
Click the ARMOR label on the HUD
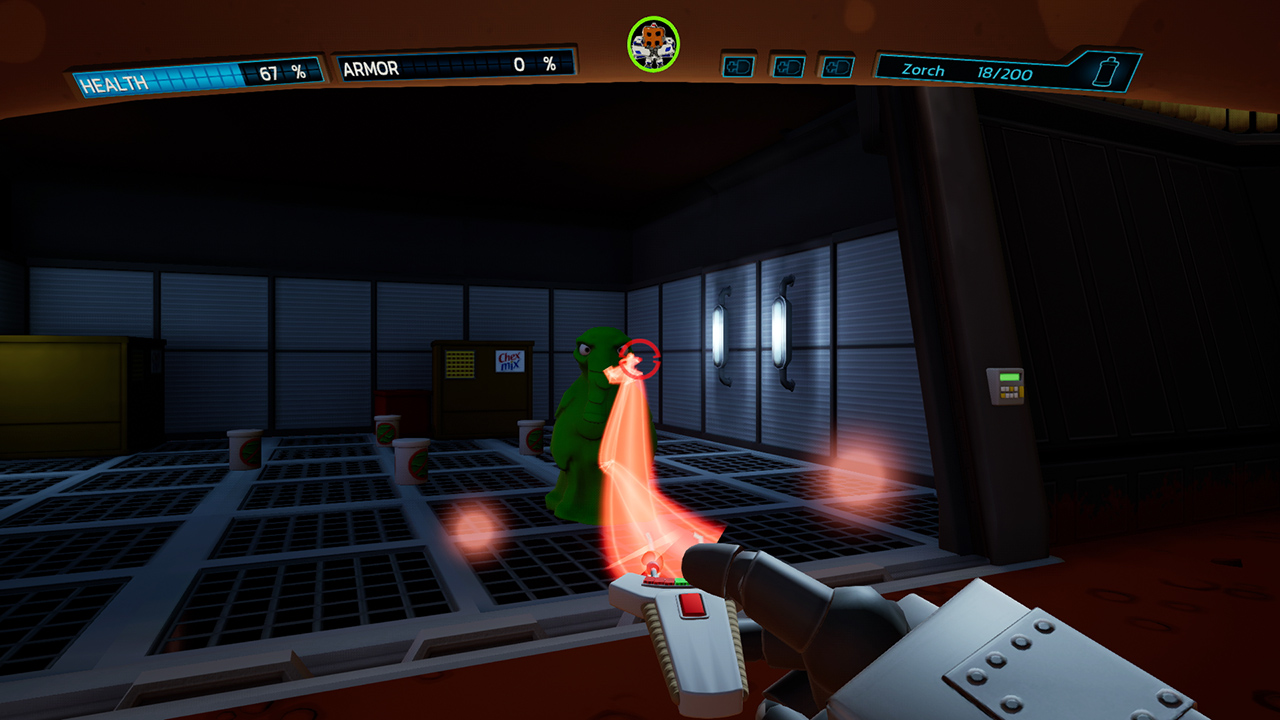(374, 68)
